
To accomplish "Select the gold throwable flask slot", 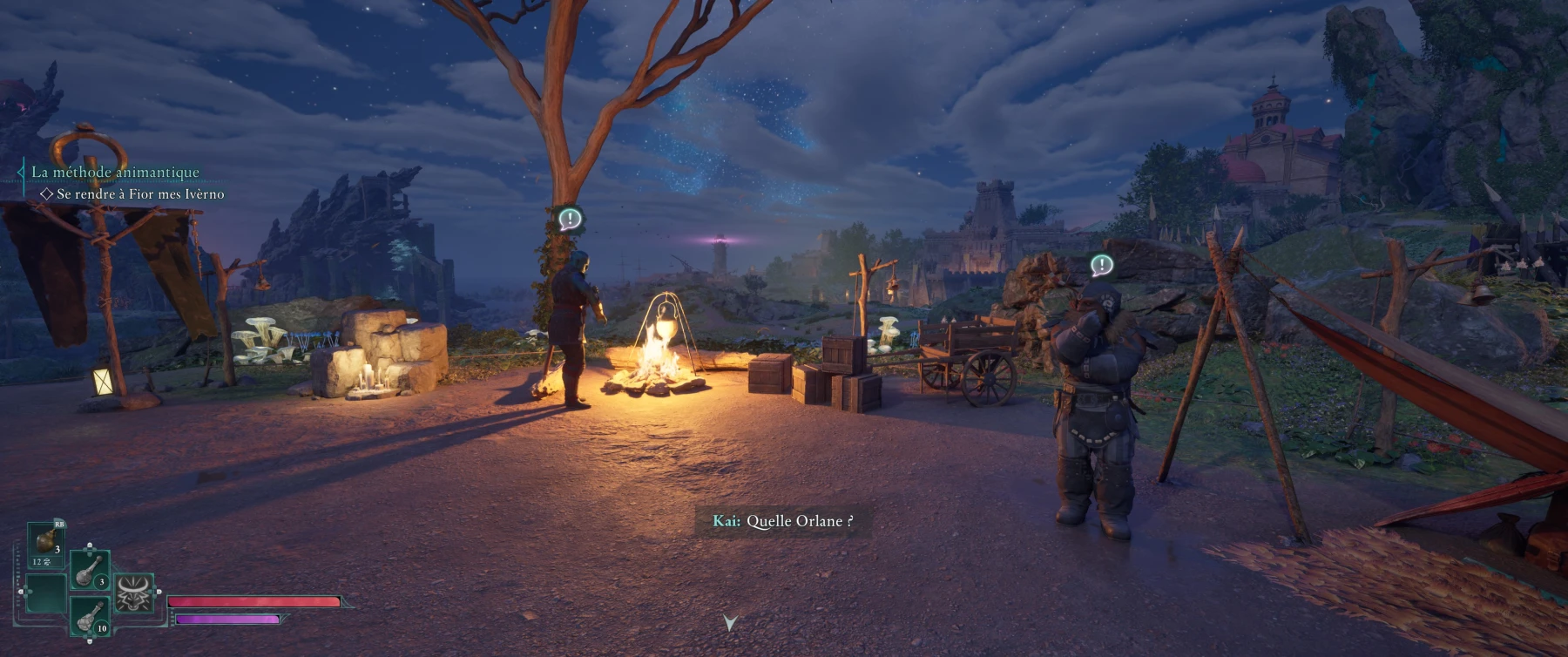I will click(46, 544).
